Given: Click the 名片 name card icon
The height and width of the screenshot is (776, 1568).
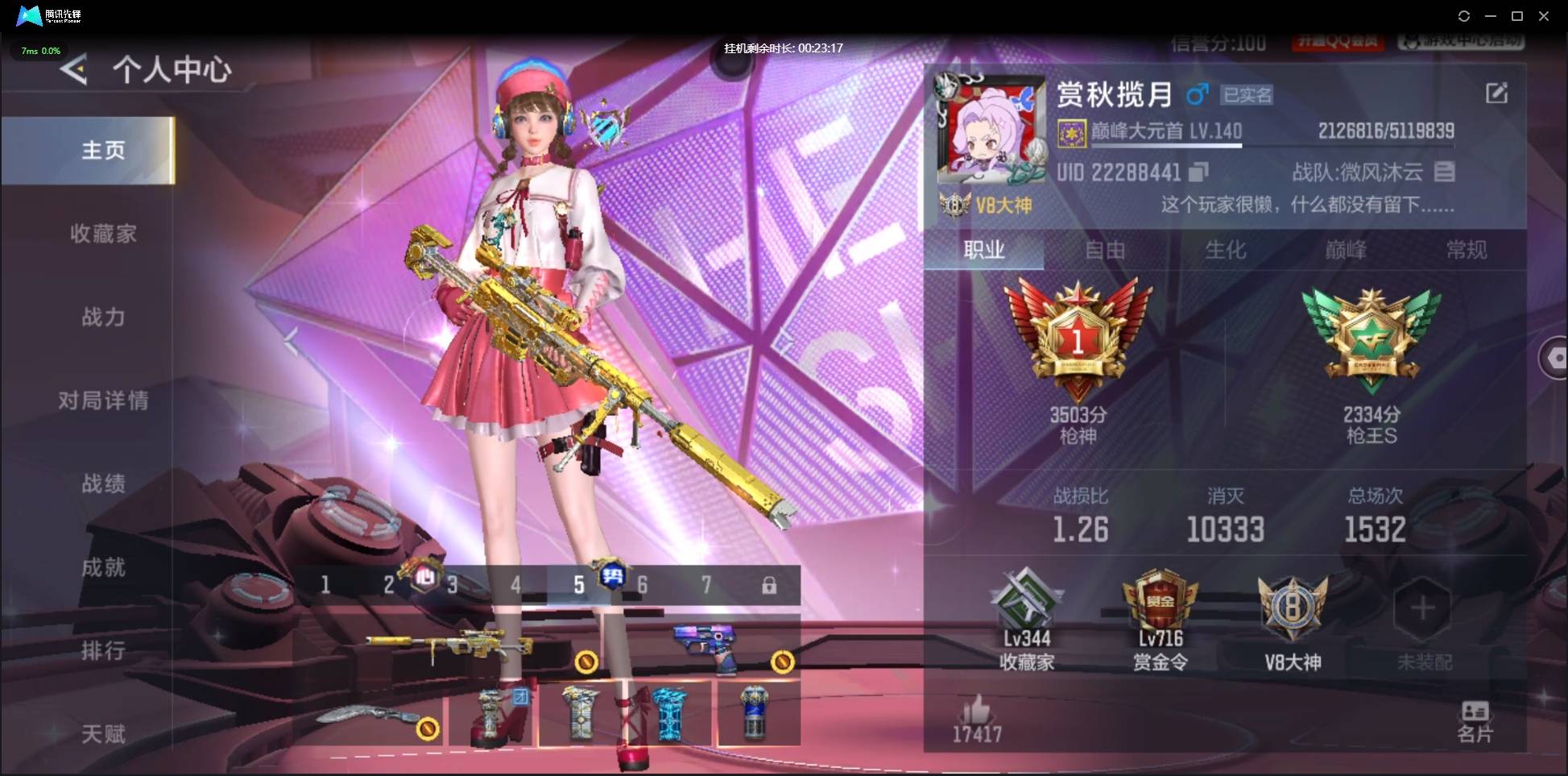Looking at the screenshot, I should tap(1475, 716).
